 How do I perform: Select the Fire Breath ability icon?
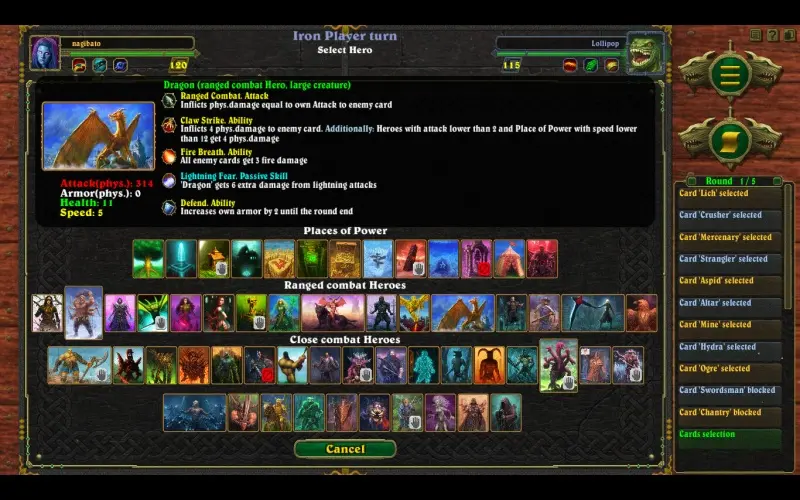pyautogui.click(x=170, y=156)
